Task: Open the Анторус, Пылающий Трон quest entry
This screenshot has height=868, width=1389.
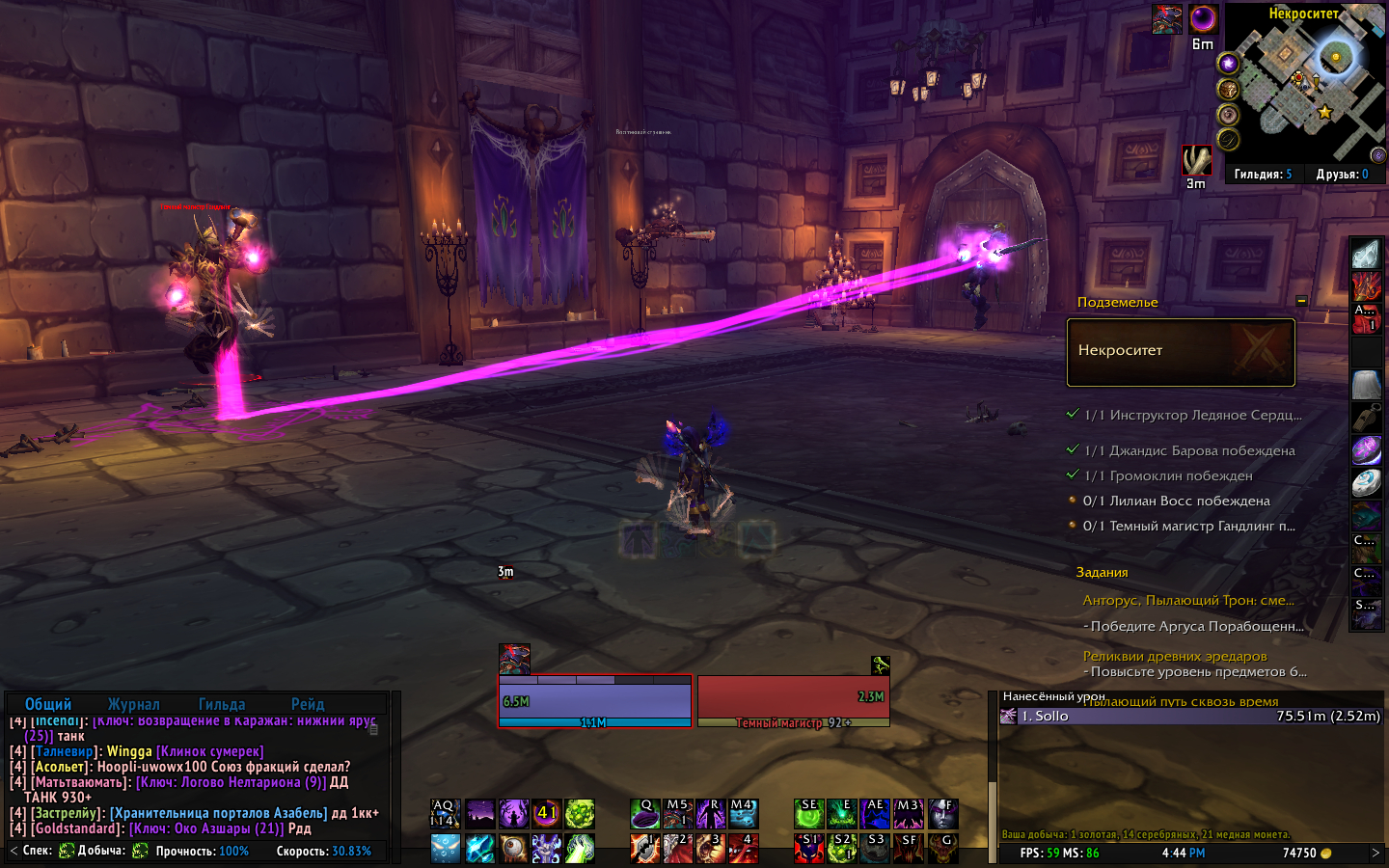Action: (1188, 600)
